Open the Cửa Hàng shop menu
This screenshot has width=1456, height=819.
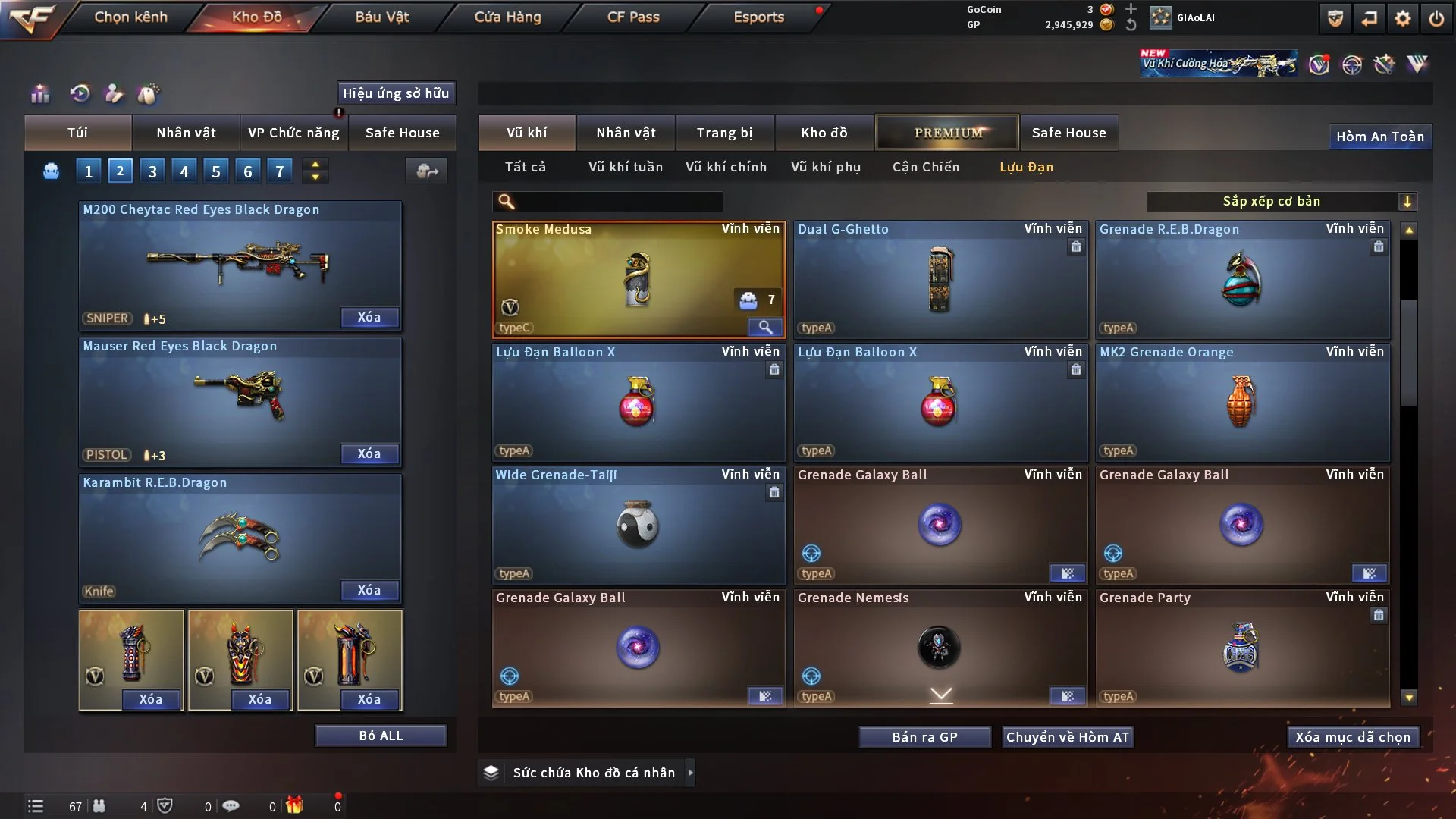point(507,17)
